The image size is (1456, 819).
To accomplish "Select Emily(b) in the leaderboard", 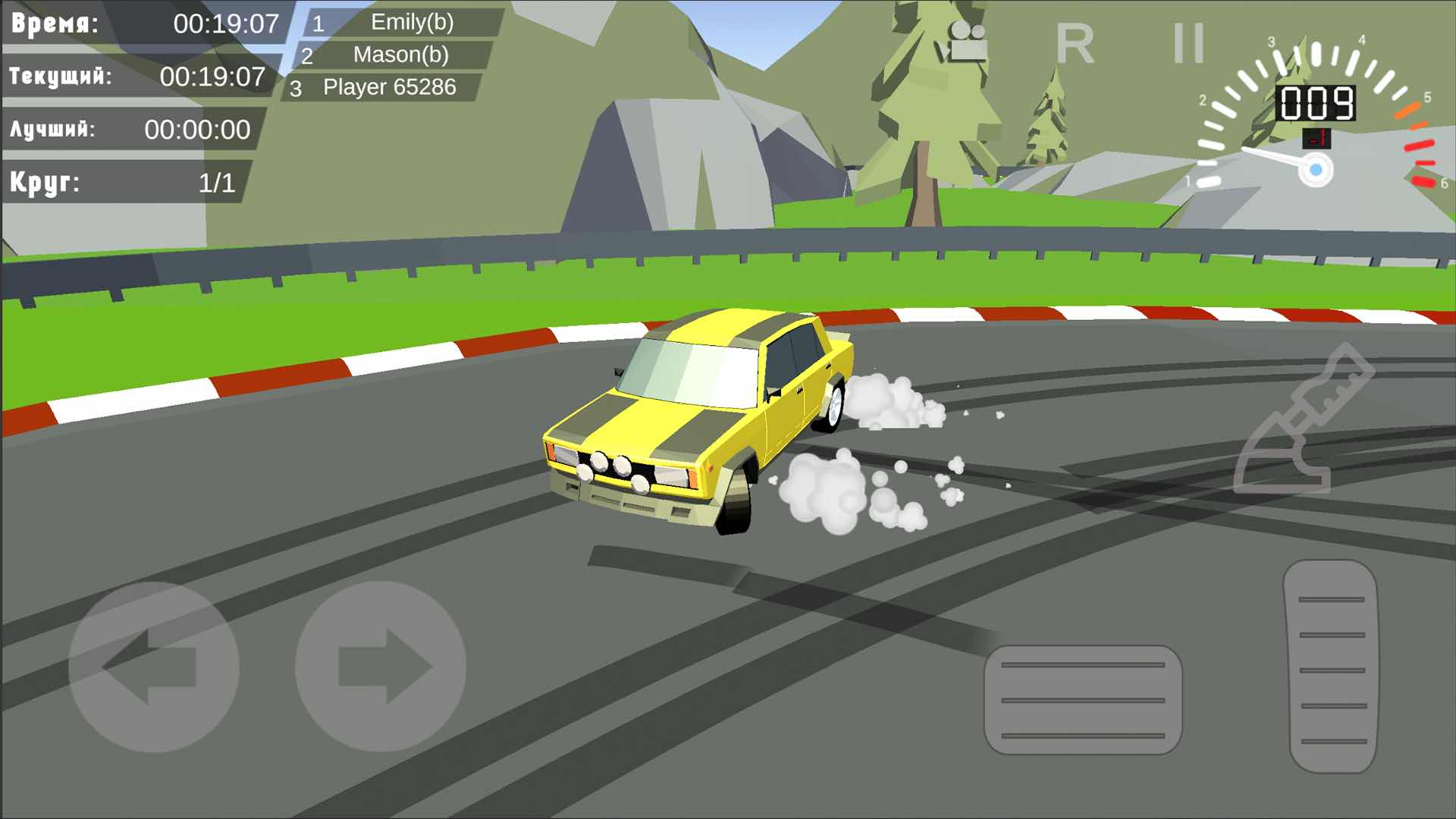I will [403, 23].
